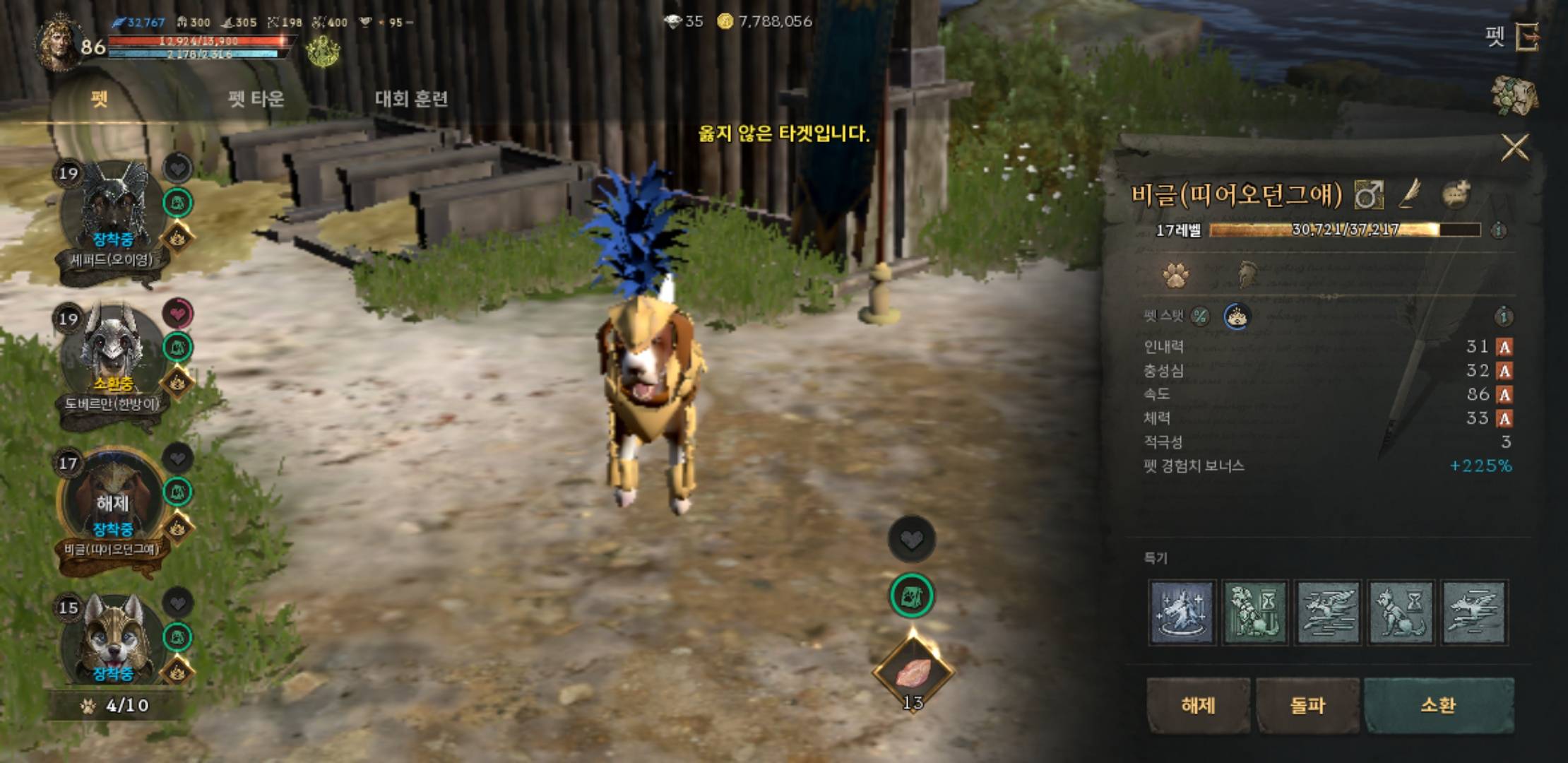The width and height of the screenshot is (1568, 763).
Task: Switch to the 펫 타운 tab
Action: click(256, 98)
